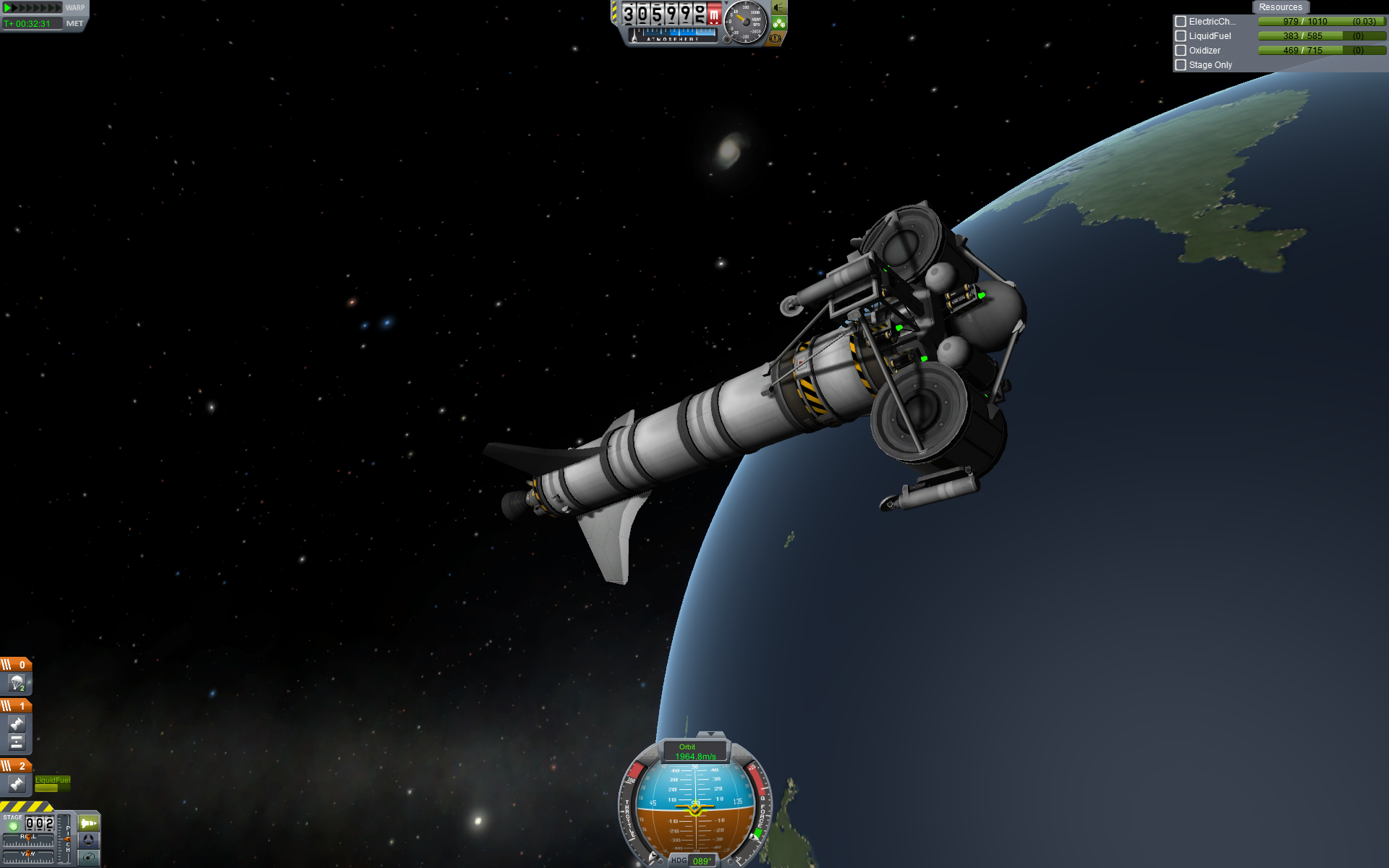This screenshot has width=1389, height=868.
Task: Click the Resources panel tab
Action: (x=1280, y=7)
